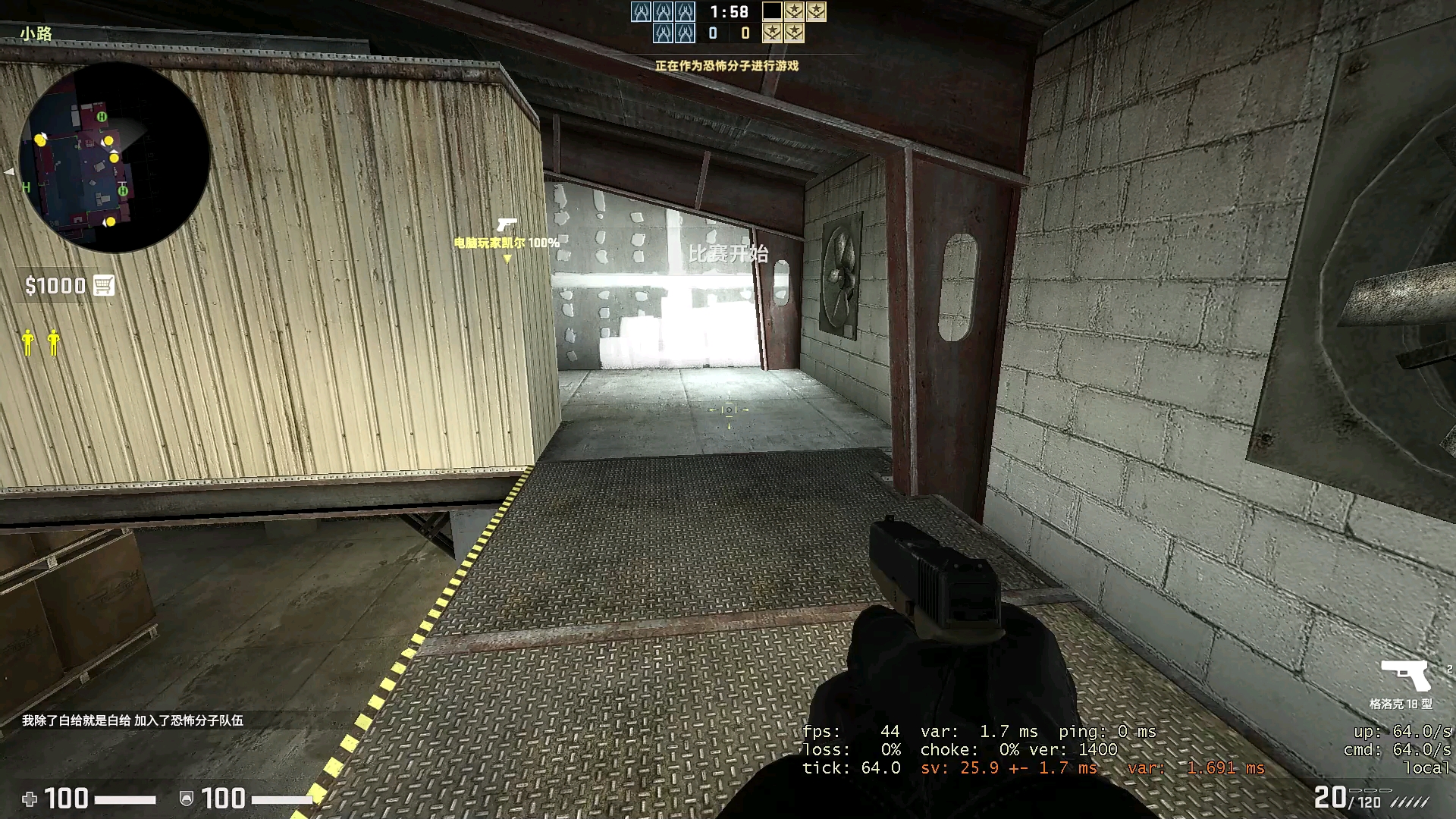Viewport: 1456px width, 819px height.
Task: Click the 小路 location label
Action: pos(35,32)
